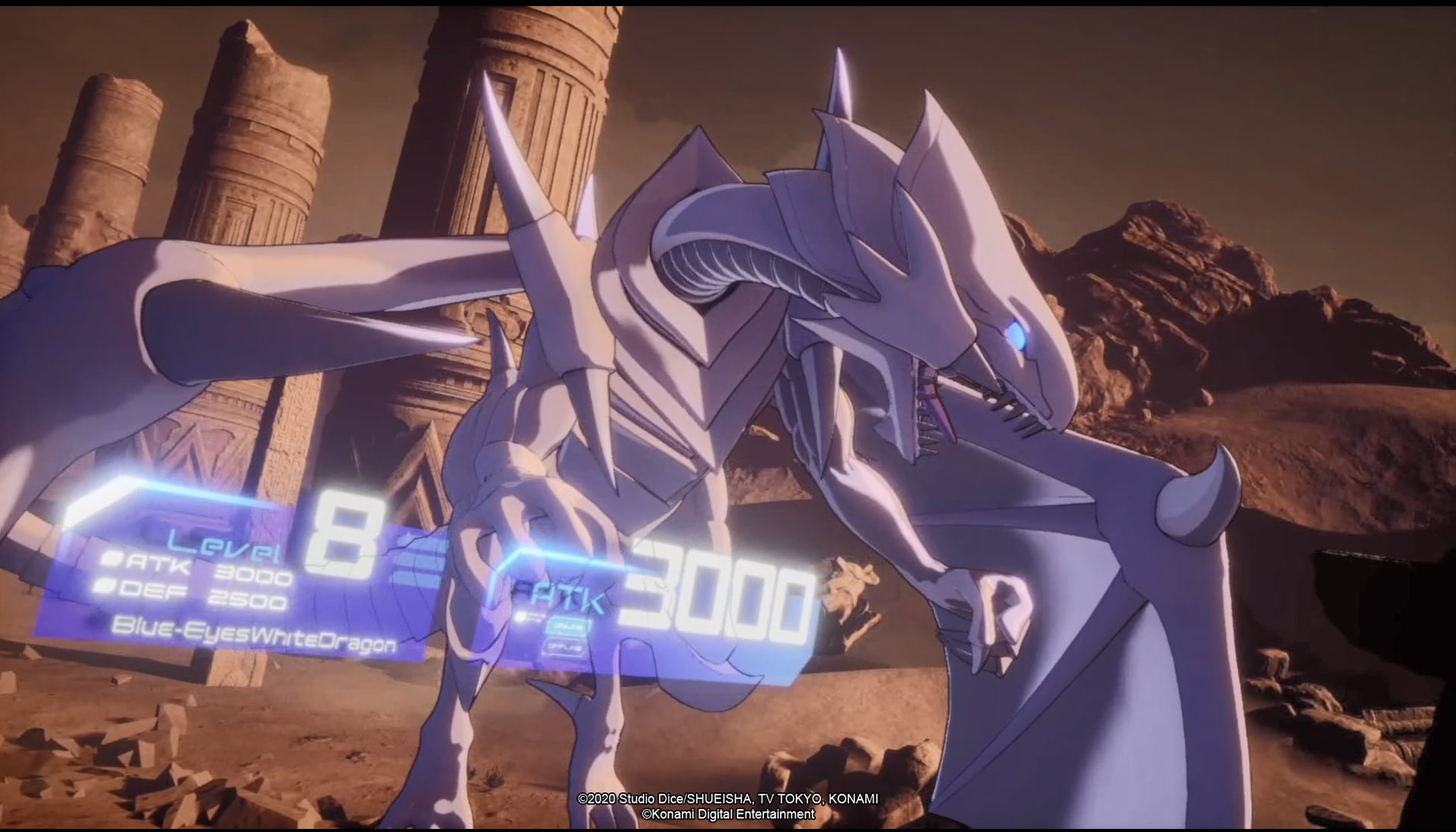Image resolution: width=1456 pixels, height=832 pixels.
Task: Toggle the ONLINE indicator
Action: coord(566,627)
